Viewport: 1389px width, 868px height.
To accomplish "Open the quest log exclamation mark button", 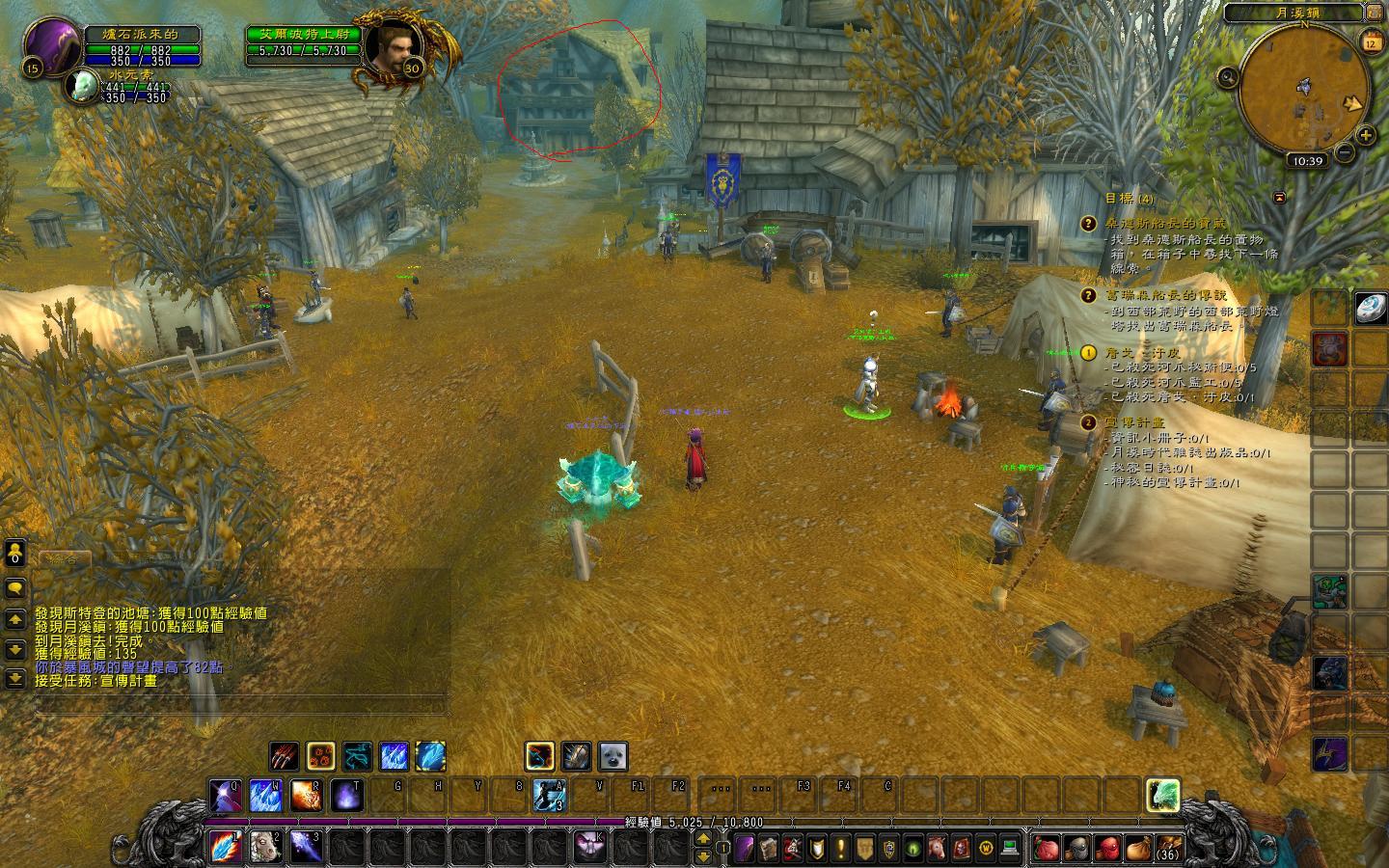I will (840, 849).
